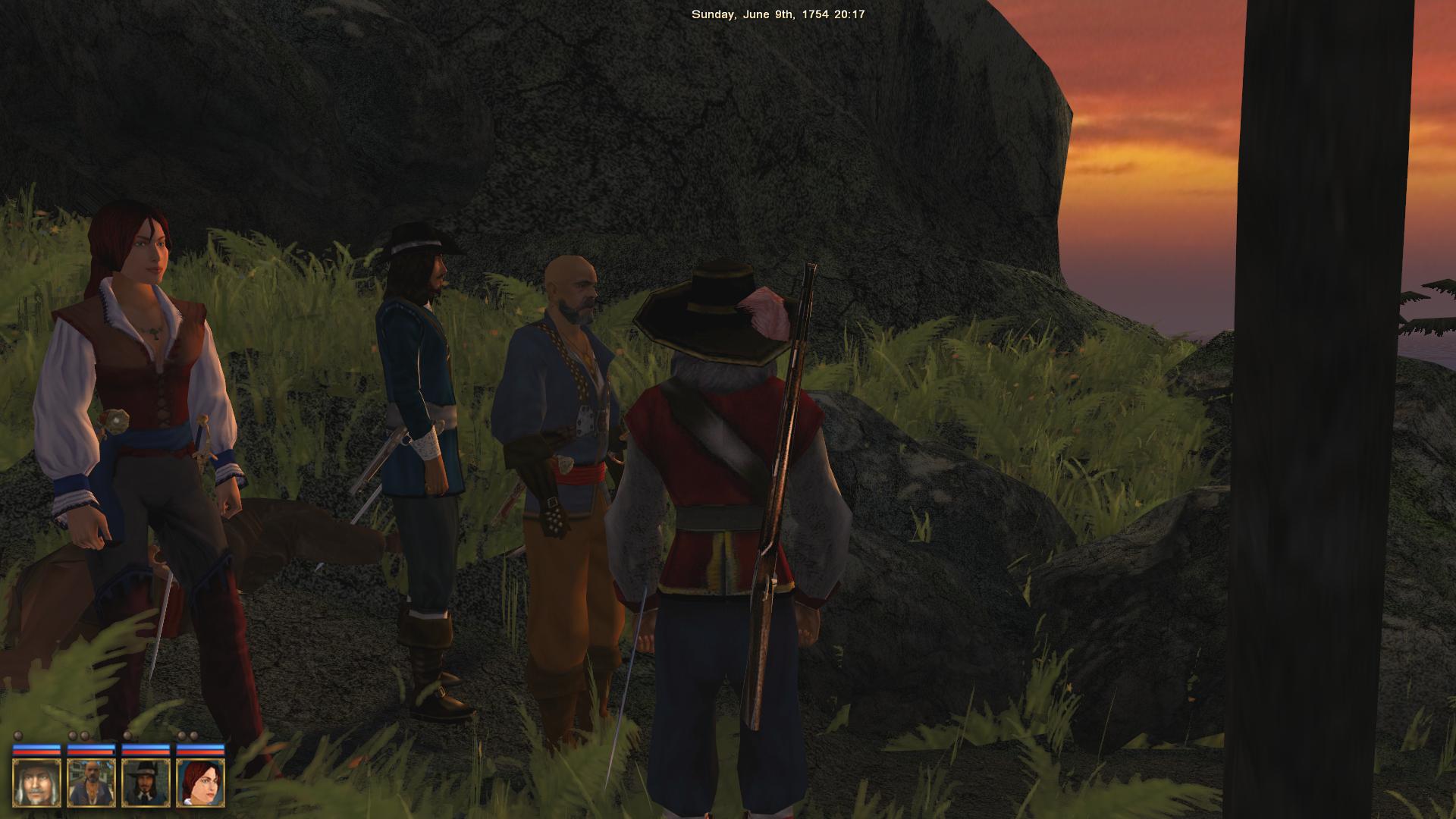1456x819 pixels.
Task: Pick the red-haired woman's party portrait
Action: 200,783
